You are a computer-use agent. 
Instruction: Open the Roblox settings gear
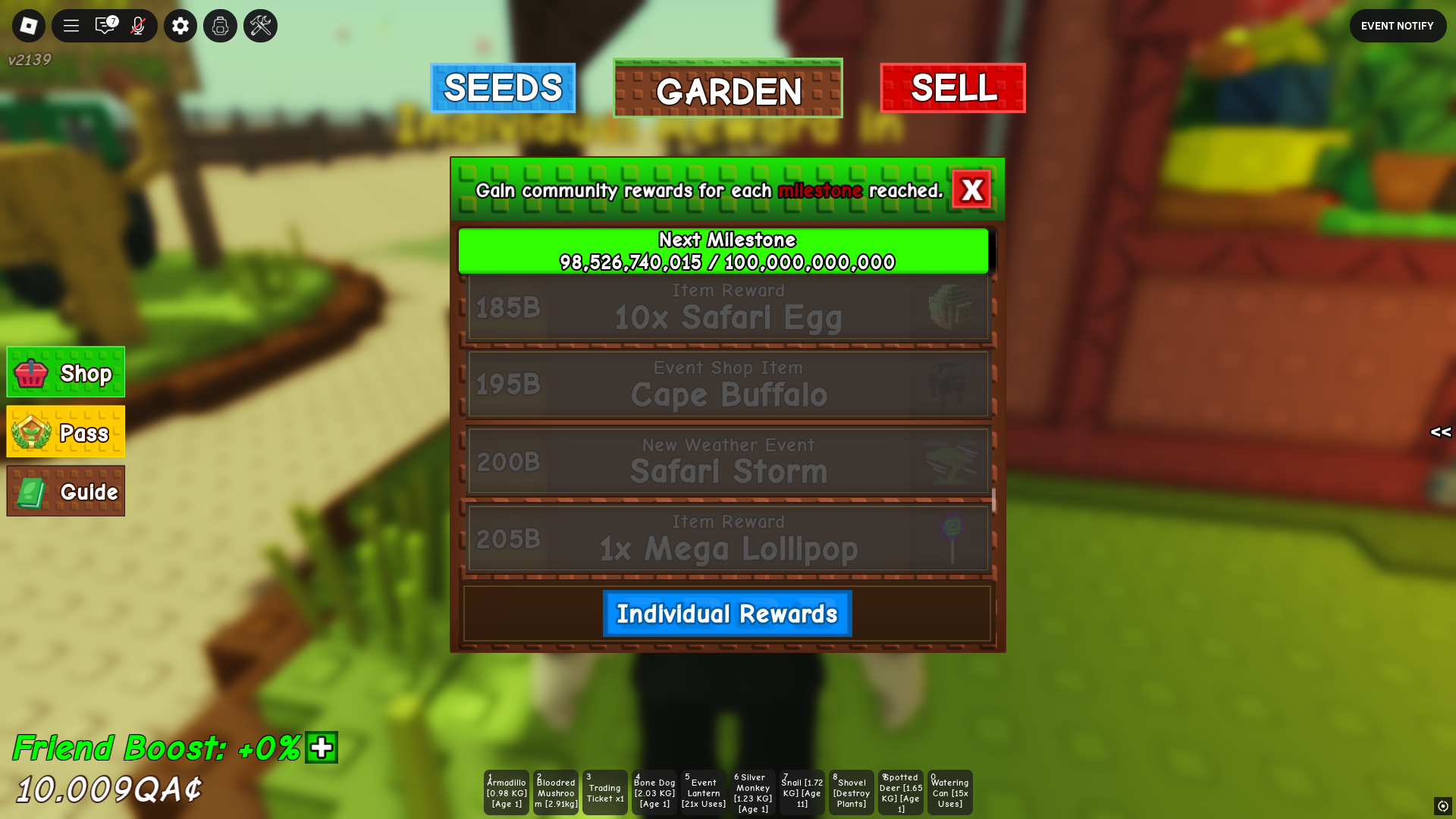click(x=180, y=25)
